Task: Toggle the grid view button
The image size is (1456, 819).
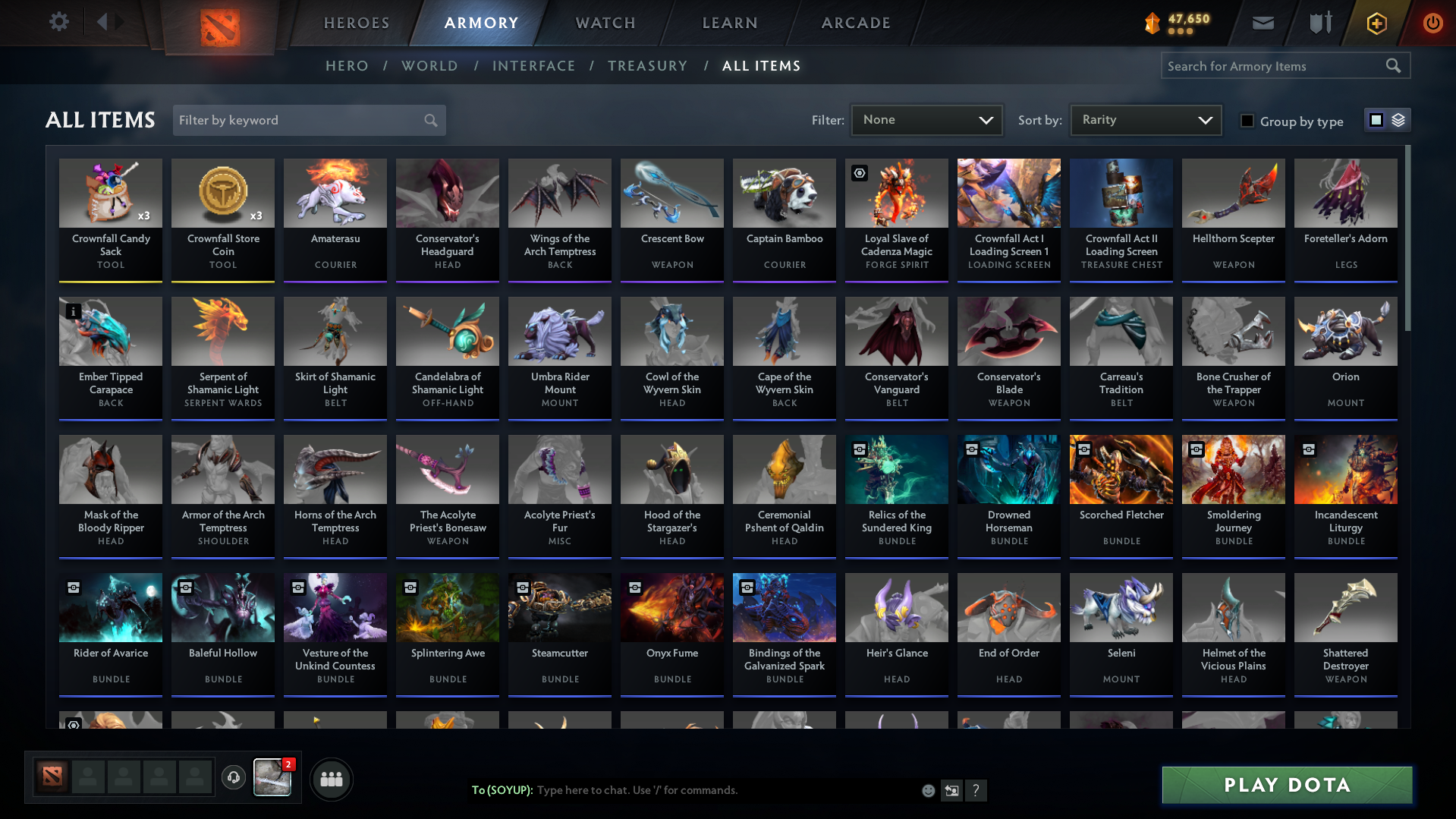Action: coord(1376,119)
